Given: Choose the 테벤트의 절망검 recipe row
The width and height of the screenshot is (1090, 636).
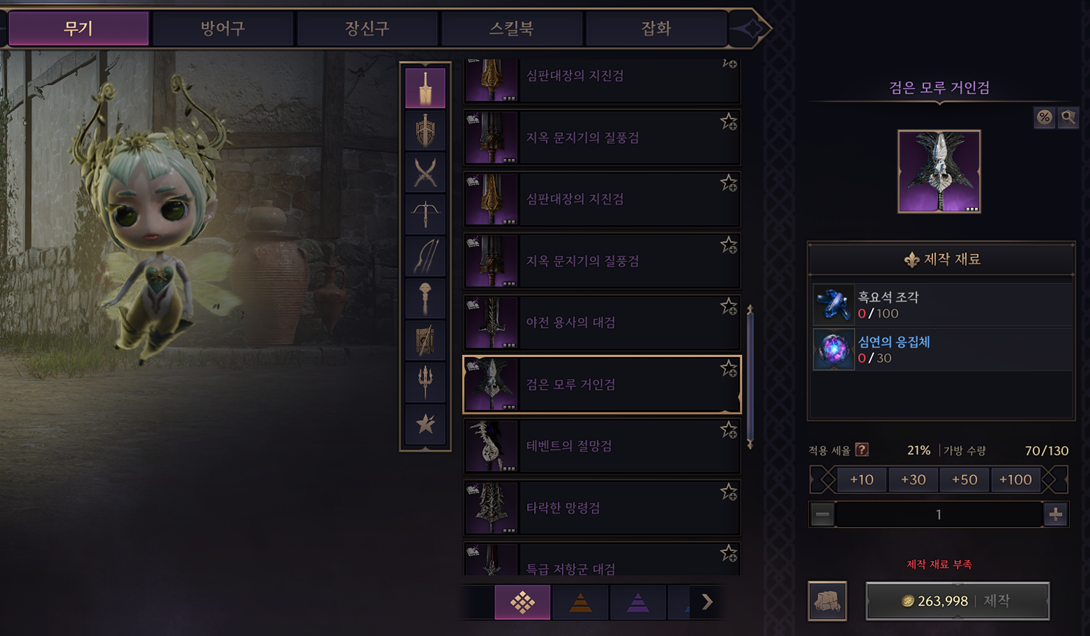Looking at the screenshot, I should 600,446.
